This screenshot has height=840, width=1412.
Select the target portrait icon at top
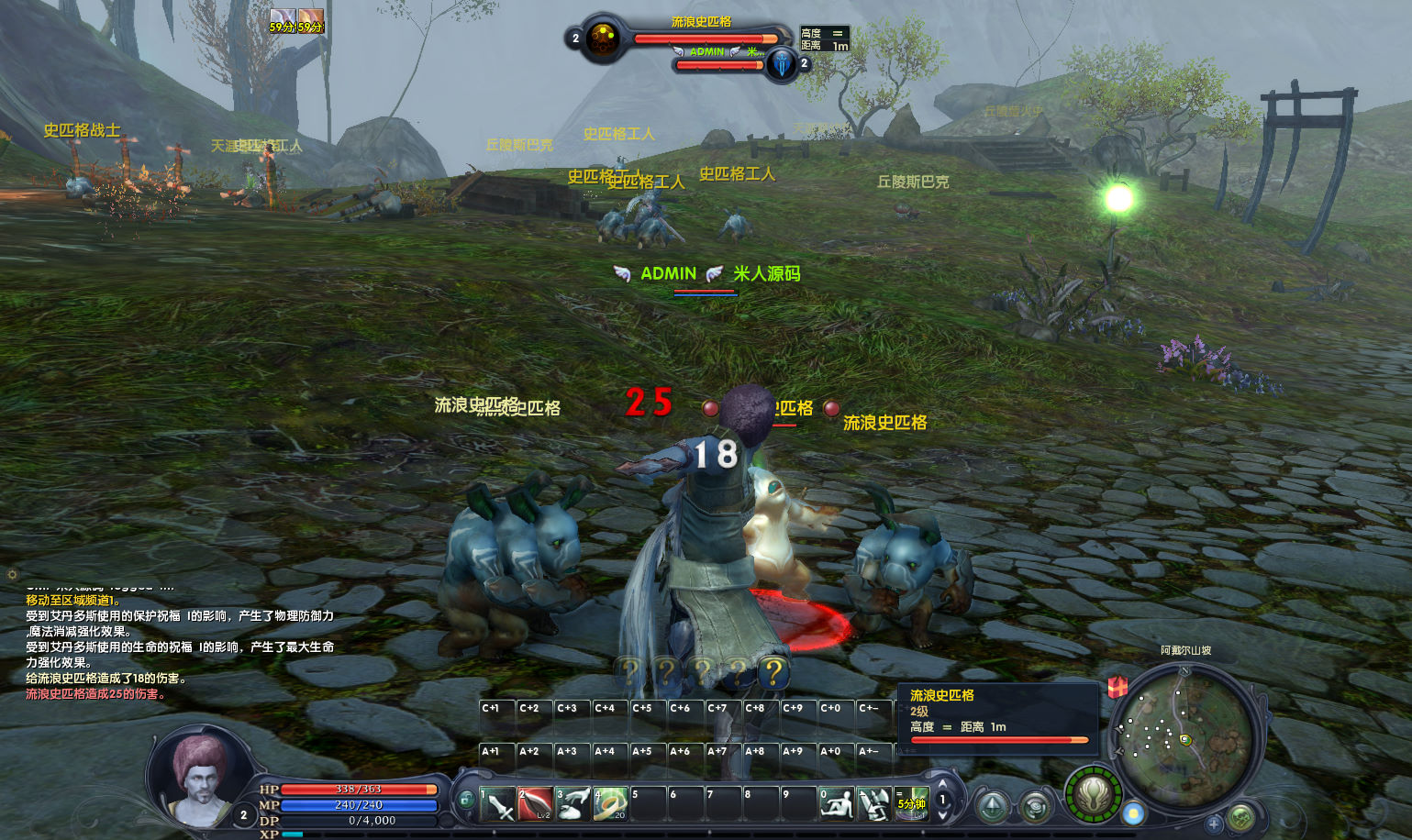click(603, 39)
